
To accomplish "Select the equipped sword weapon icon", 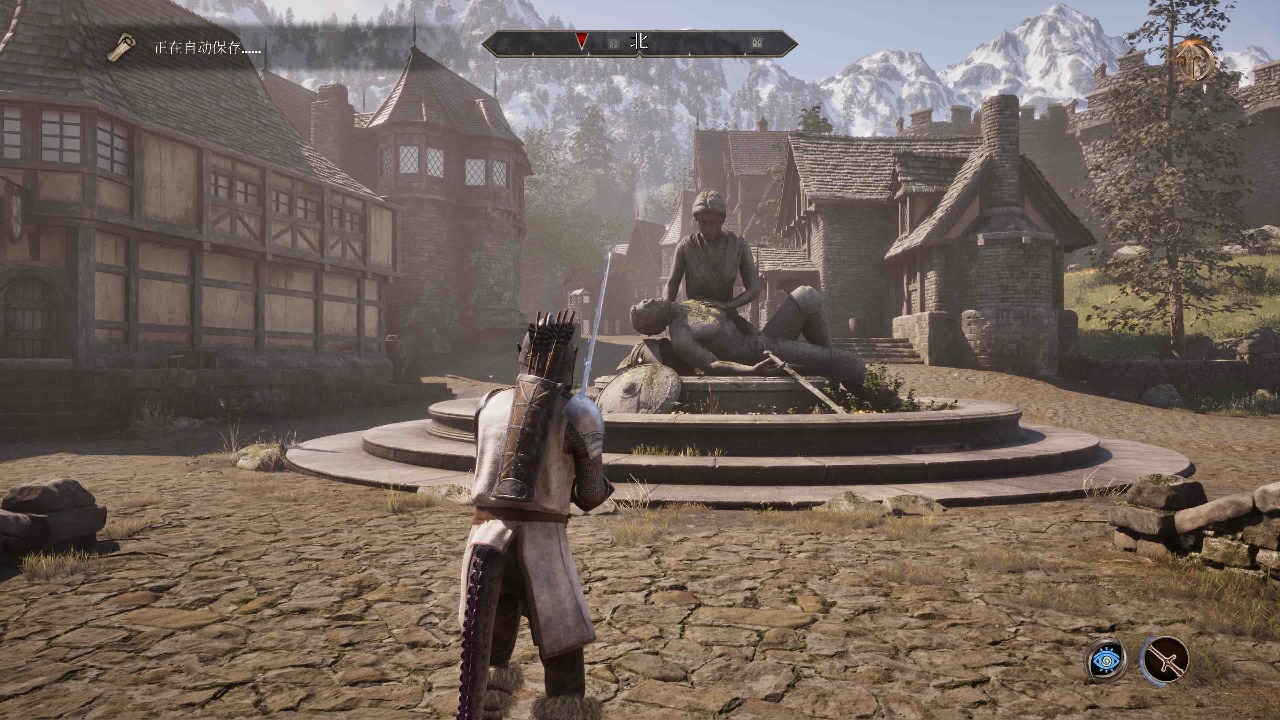I will coord(1165,660).
